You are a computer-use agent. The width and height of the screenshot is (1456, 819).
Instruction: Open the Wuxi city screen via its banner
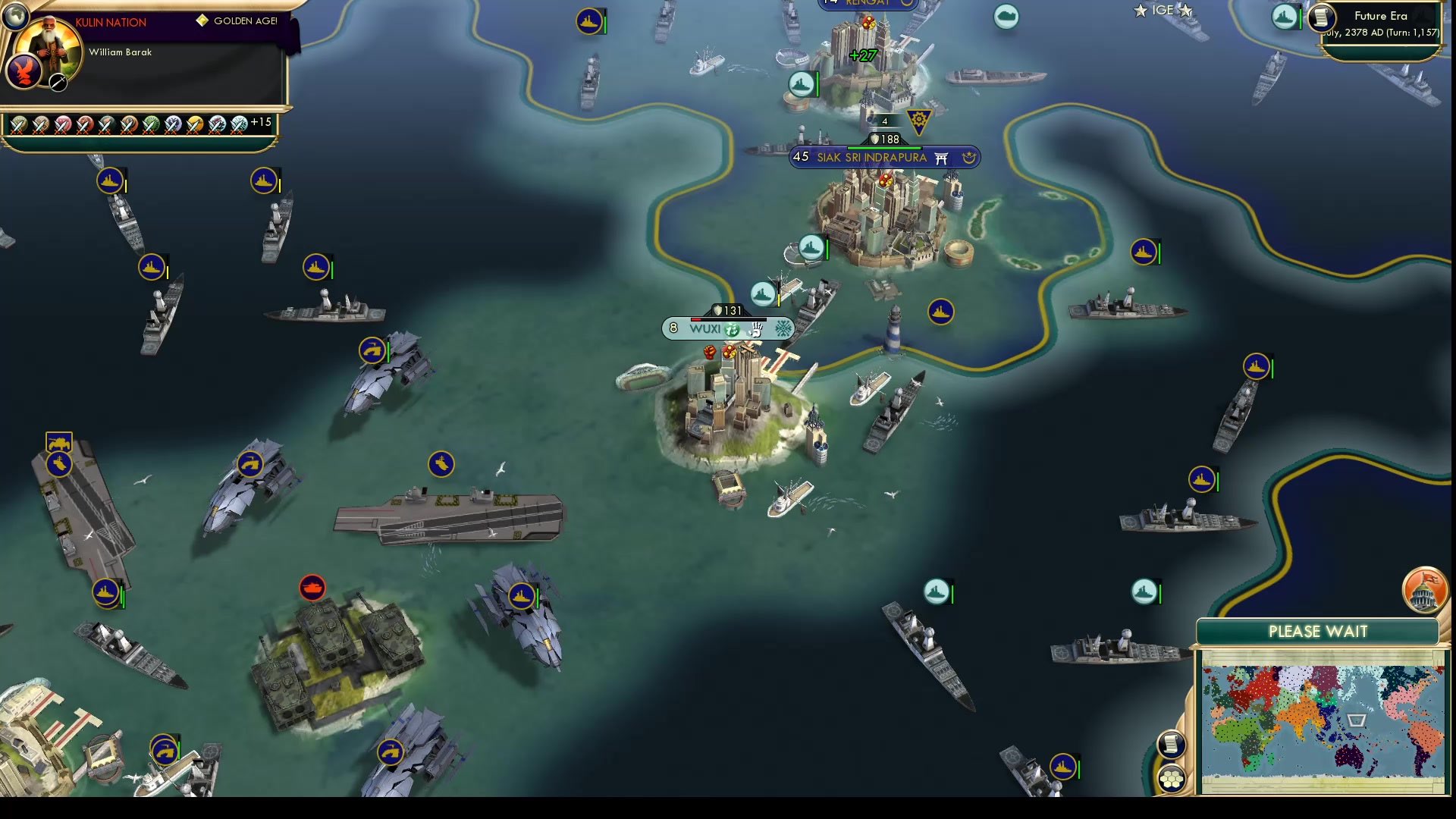(x=705, y=329)
